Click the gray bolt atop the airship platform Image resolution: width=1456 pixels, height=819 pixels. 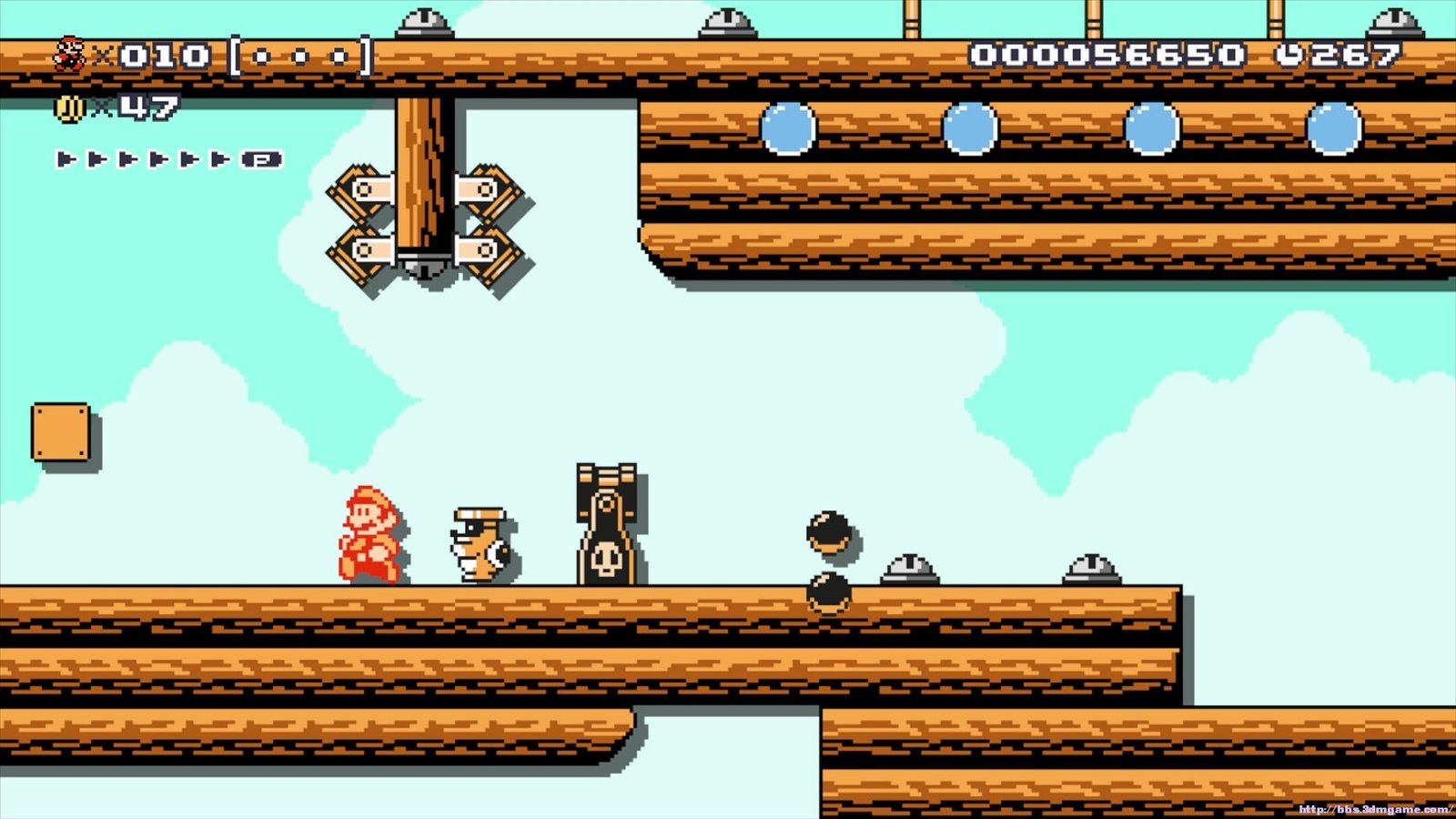tap(908, 569)
